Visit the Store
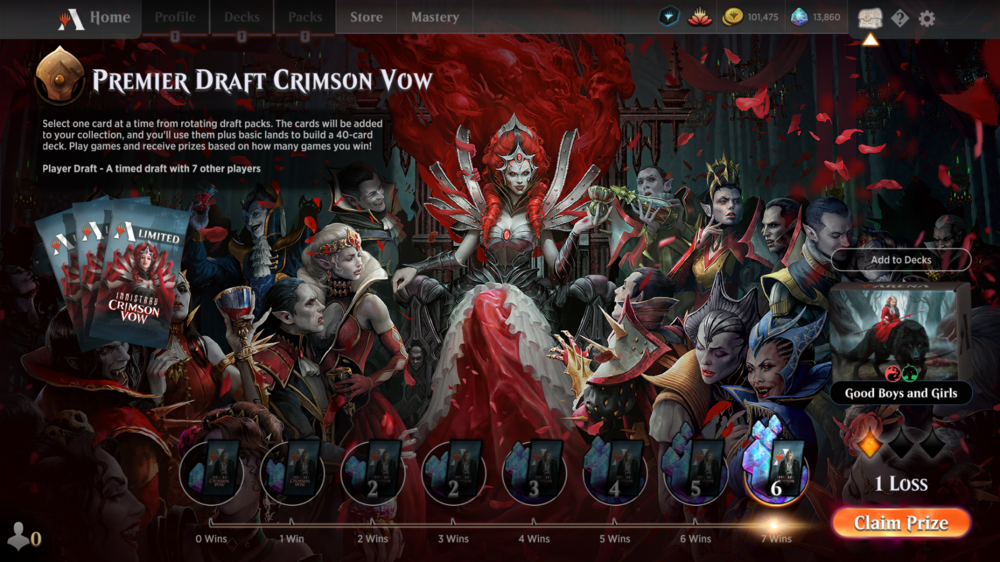The width and height of the screenshot is (1000, 562). pyautogui.click(x=366, y=18)
